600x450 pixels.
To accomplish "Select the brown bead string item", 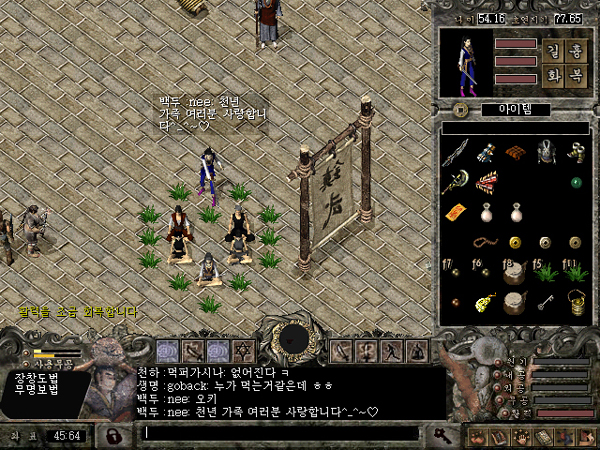I will coord(486,242).
